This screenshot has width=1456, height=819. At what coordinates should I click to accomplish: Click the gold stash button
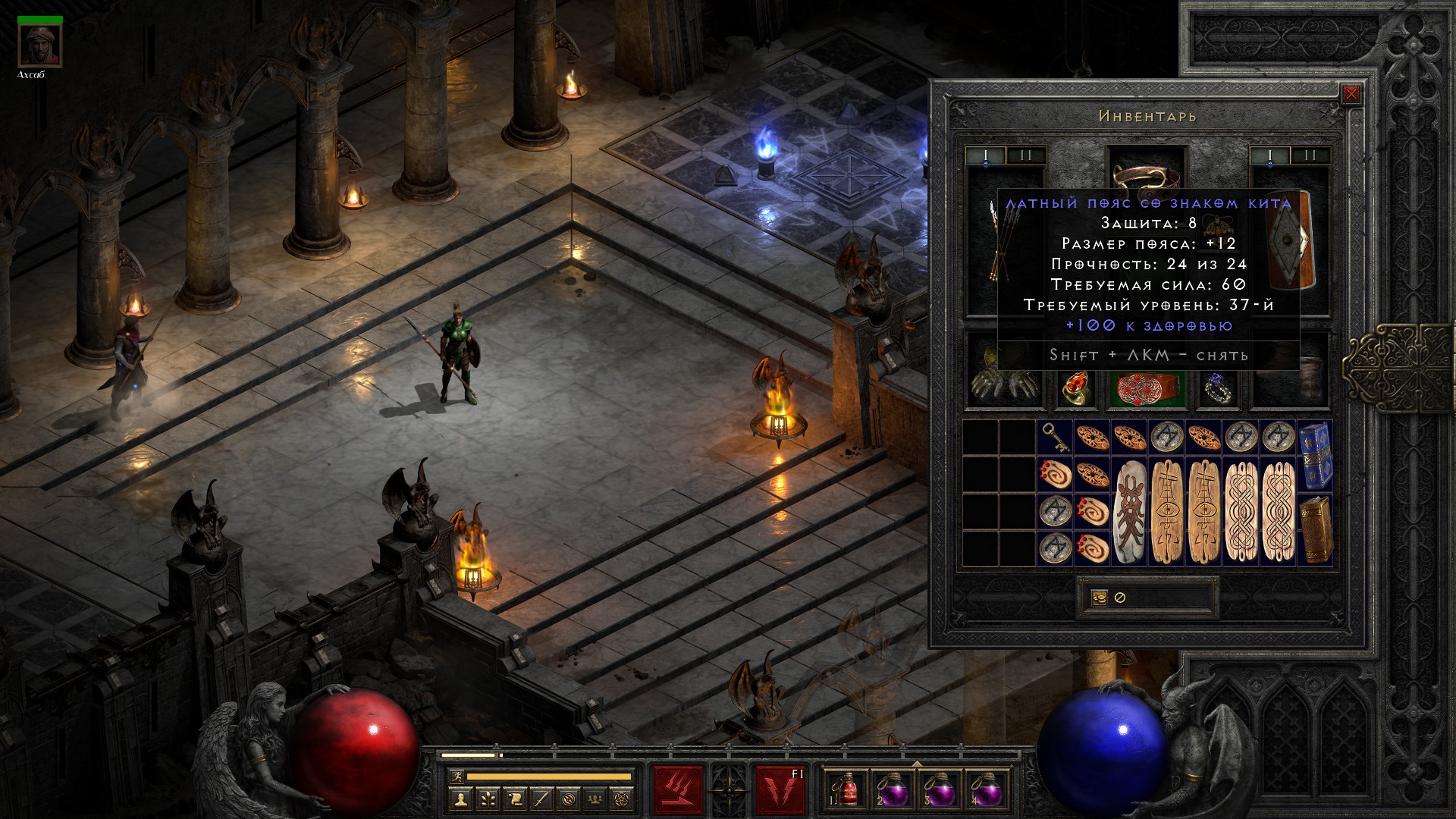1100,598
